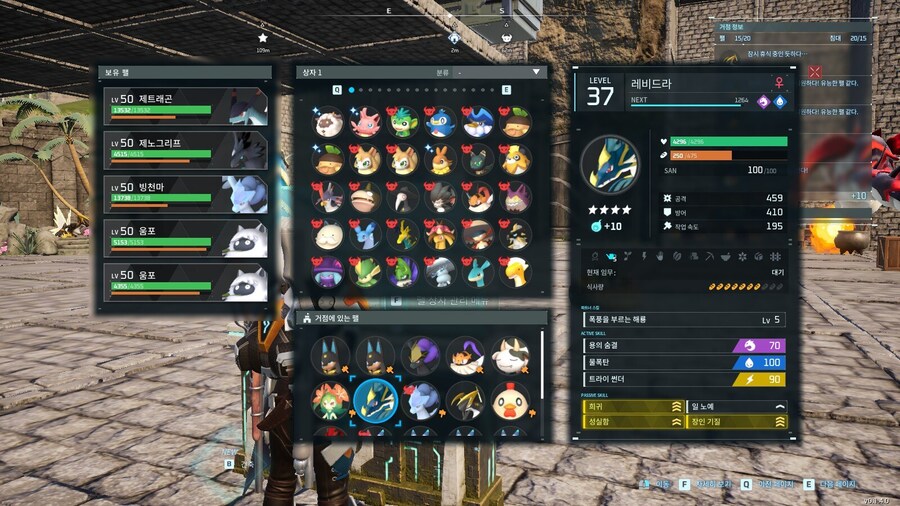Select the Lamball sheep pal slot
This screenshot has height=506, width=900.
[329, 122]
